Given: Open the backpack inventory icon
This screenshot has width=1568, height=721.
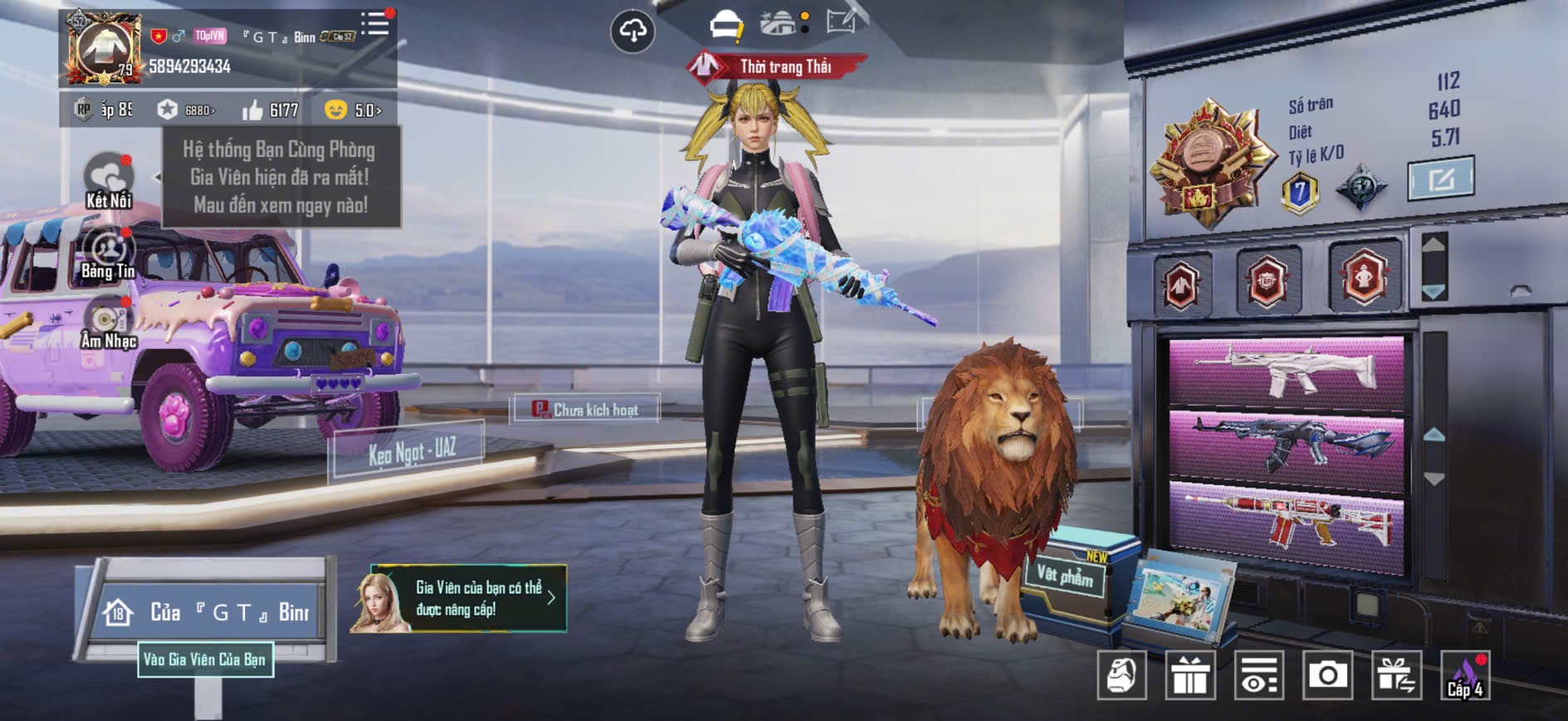Looking at the screenshot, I should pos(1121,675).
